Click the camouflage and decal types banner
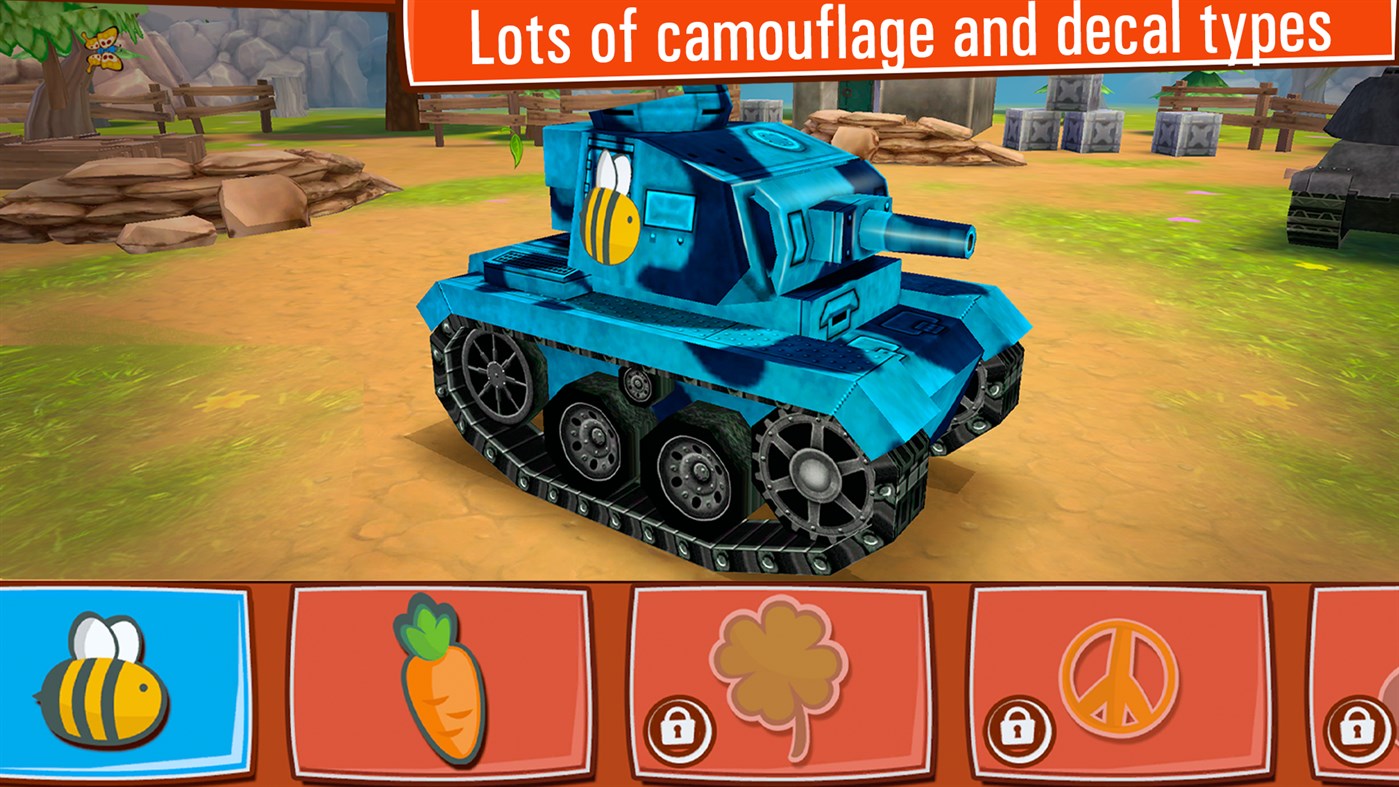Viewport: 1399px width, 787px height. point(900,35)
